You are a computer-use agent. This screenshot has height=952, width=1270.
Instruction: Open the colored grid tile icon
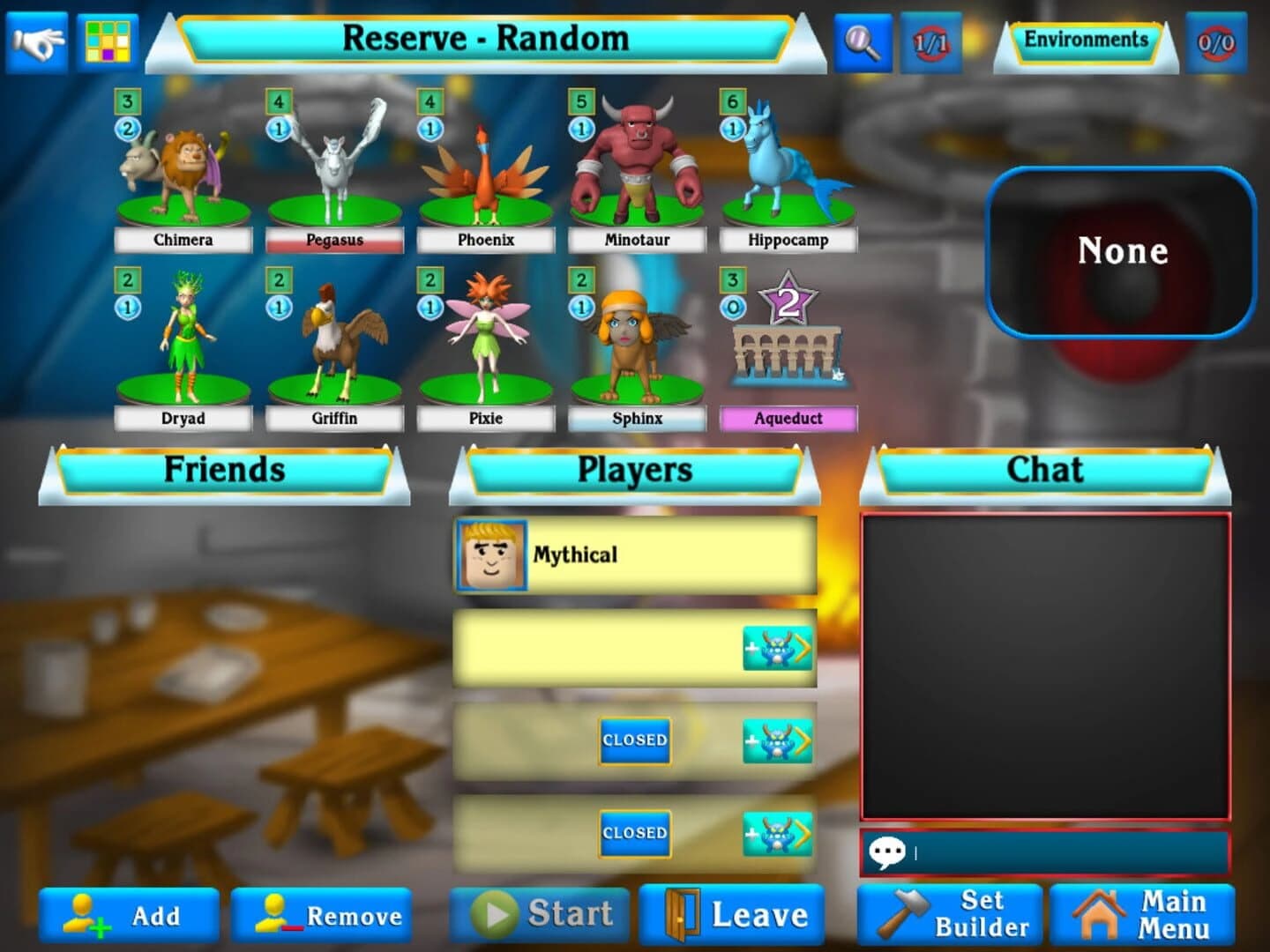(108, 39)
